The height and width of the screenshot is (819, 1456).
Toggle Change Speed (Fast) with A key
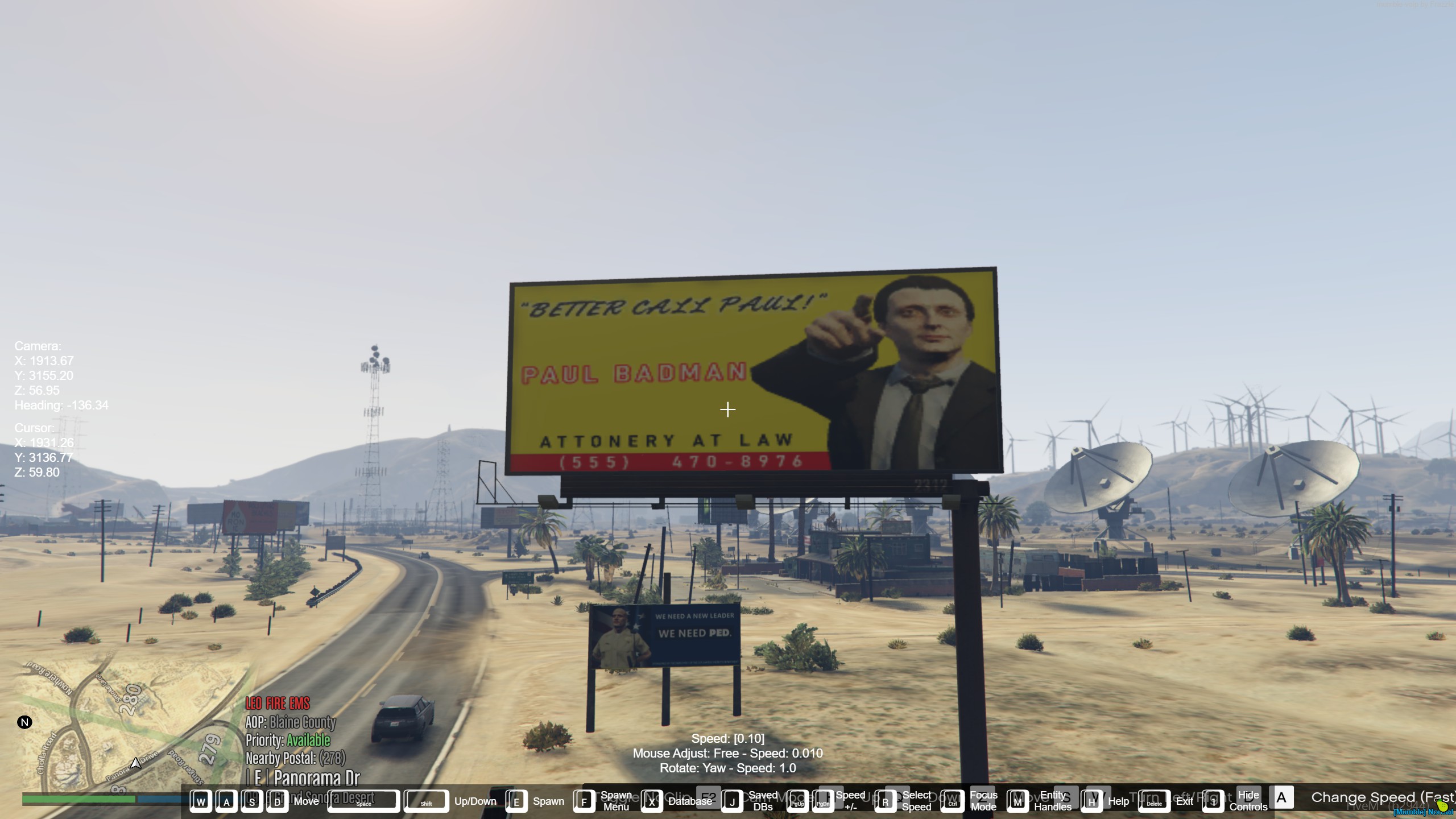point(1281,798)
